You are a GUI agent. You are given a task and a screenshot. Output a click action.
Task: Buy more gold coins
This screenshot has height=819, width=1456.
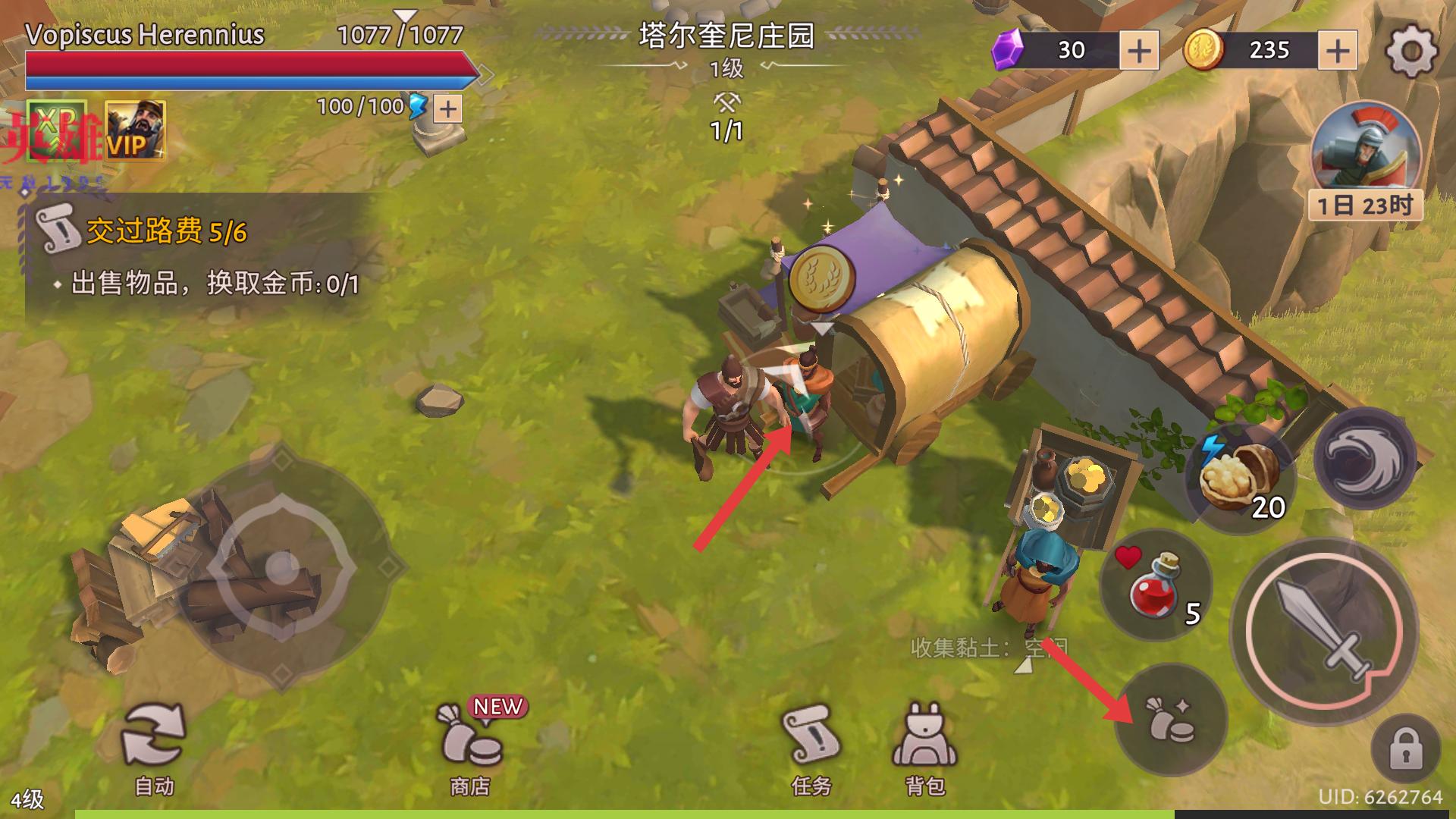click(x=1338, y=52)
